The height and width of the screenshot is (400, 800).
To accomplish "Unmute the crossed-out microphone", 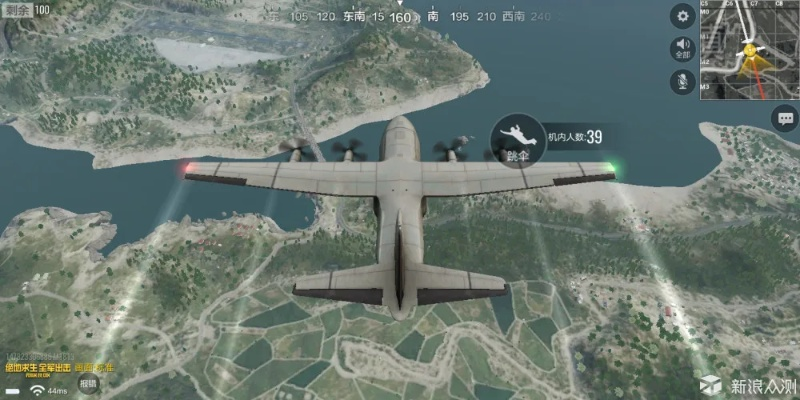I will coord(683,82).
